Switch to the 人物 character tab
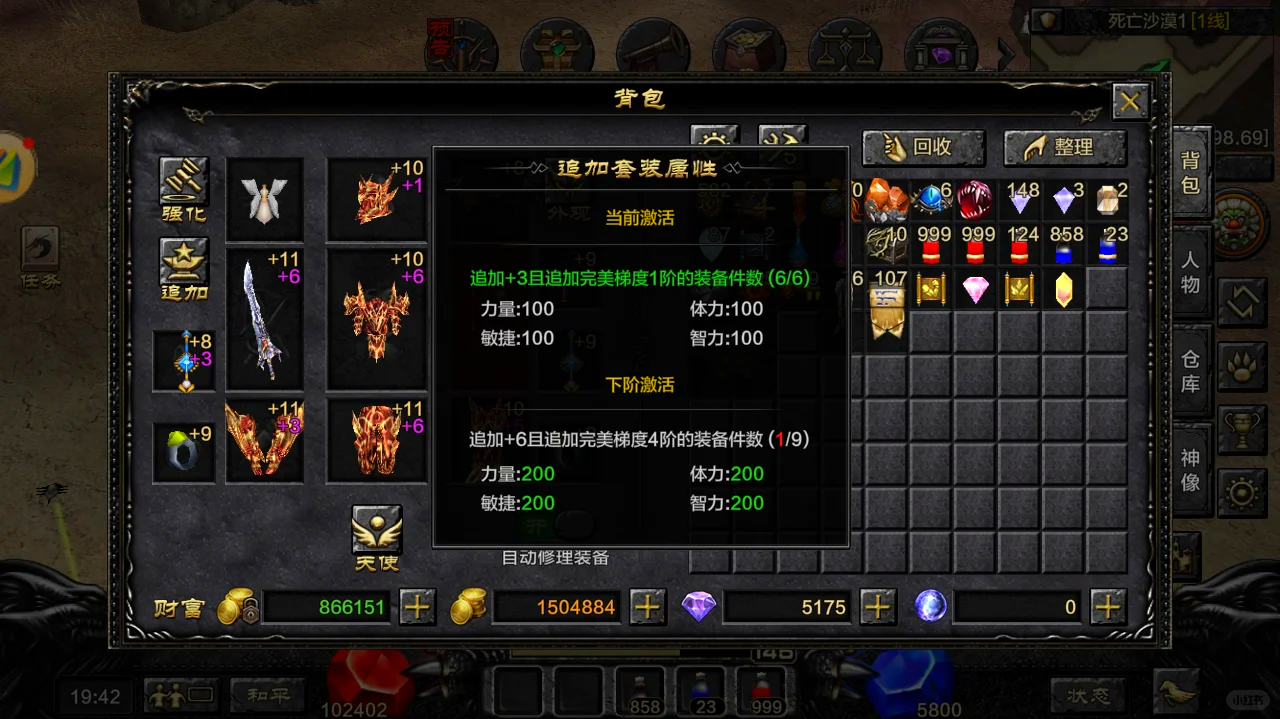Viewport: 1280px width, 719px height. (1190, 272)
